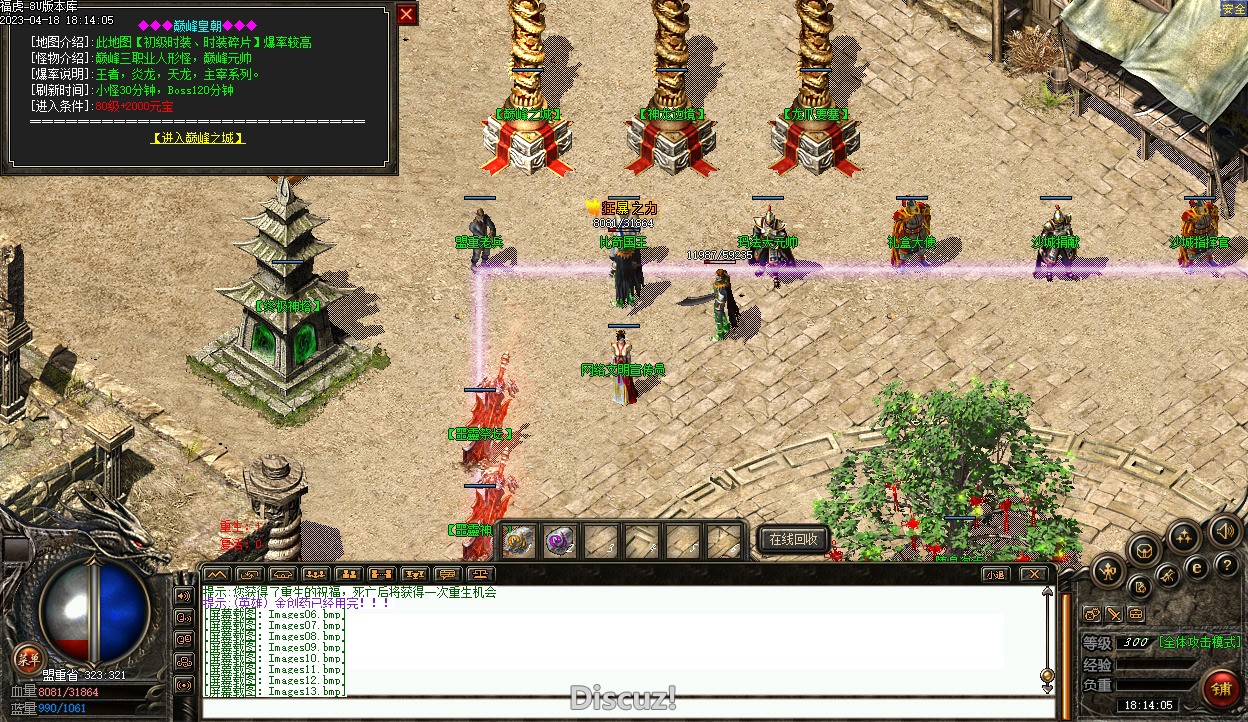Select the gold ring item in the hotbar

(518, 541)
